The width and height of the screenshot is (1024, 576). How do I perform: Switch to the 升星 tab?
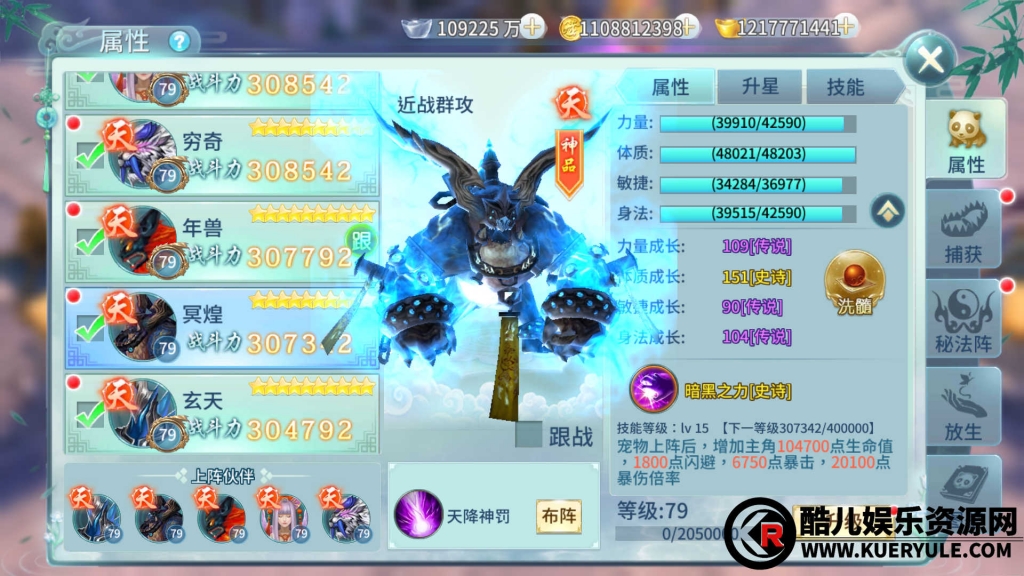coord(760,87)
